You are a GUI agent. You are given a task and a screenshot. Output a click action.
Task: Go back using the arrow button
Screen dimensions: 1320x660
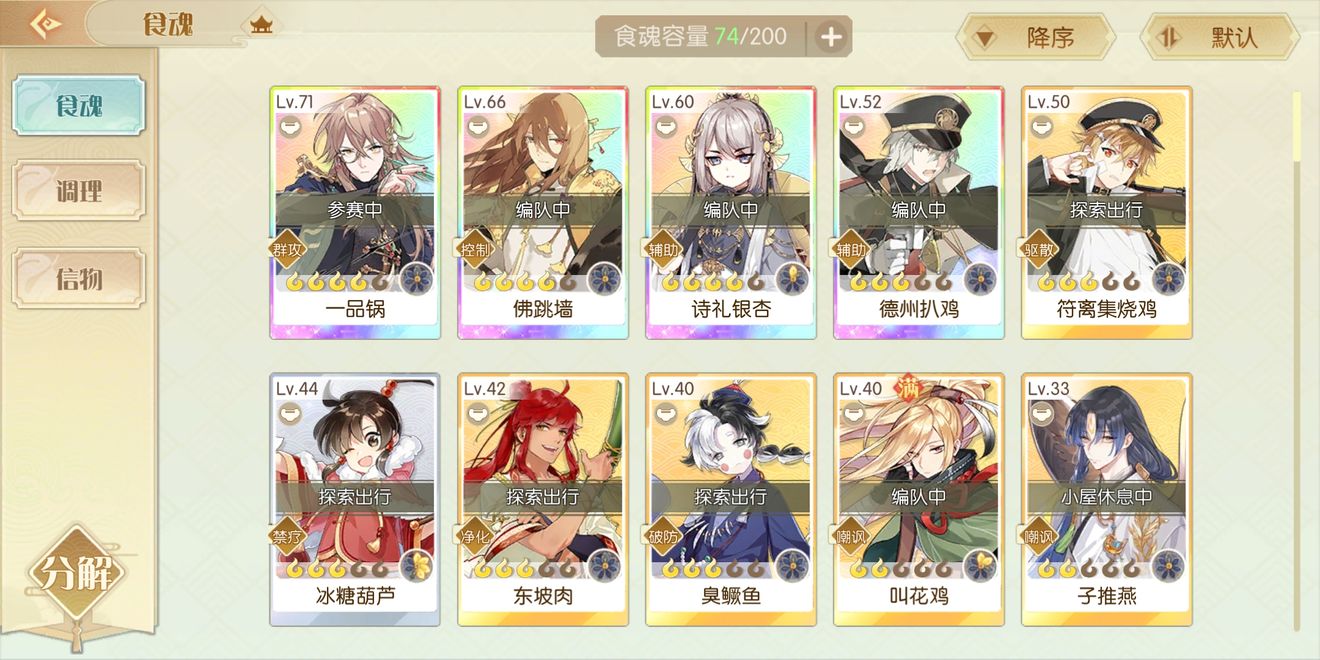[x=43, y=24]
